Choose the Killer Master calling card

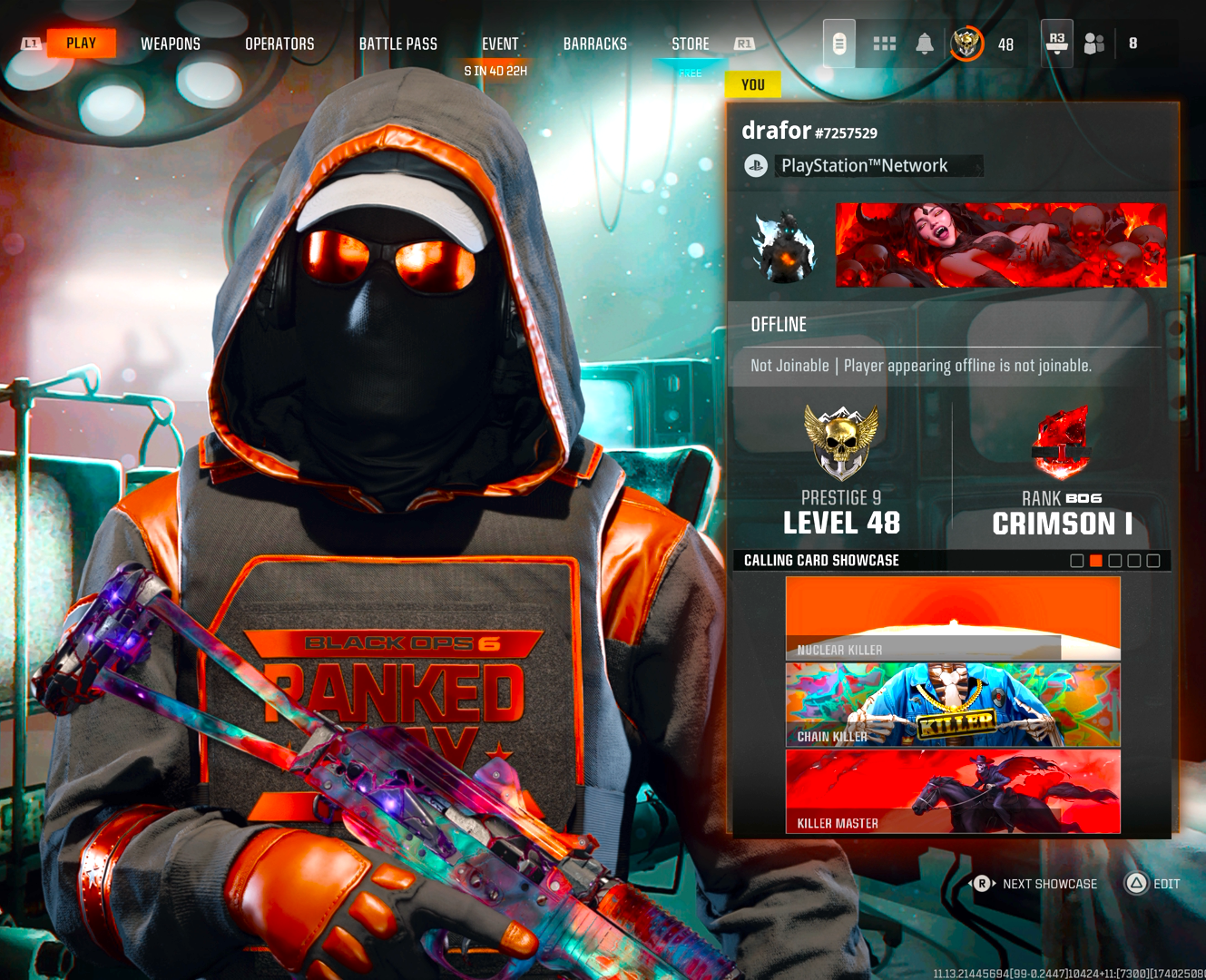(x=953, y=791)
